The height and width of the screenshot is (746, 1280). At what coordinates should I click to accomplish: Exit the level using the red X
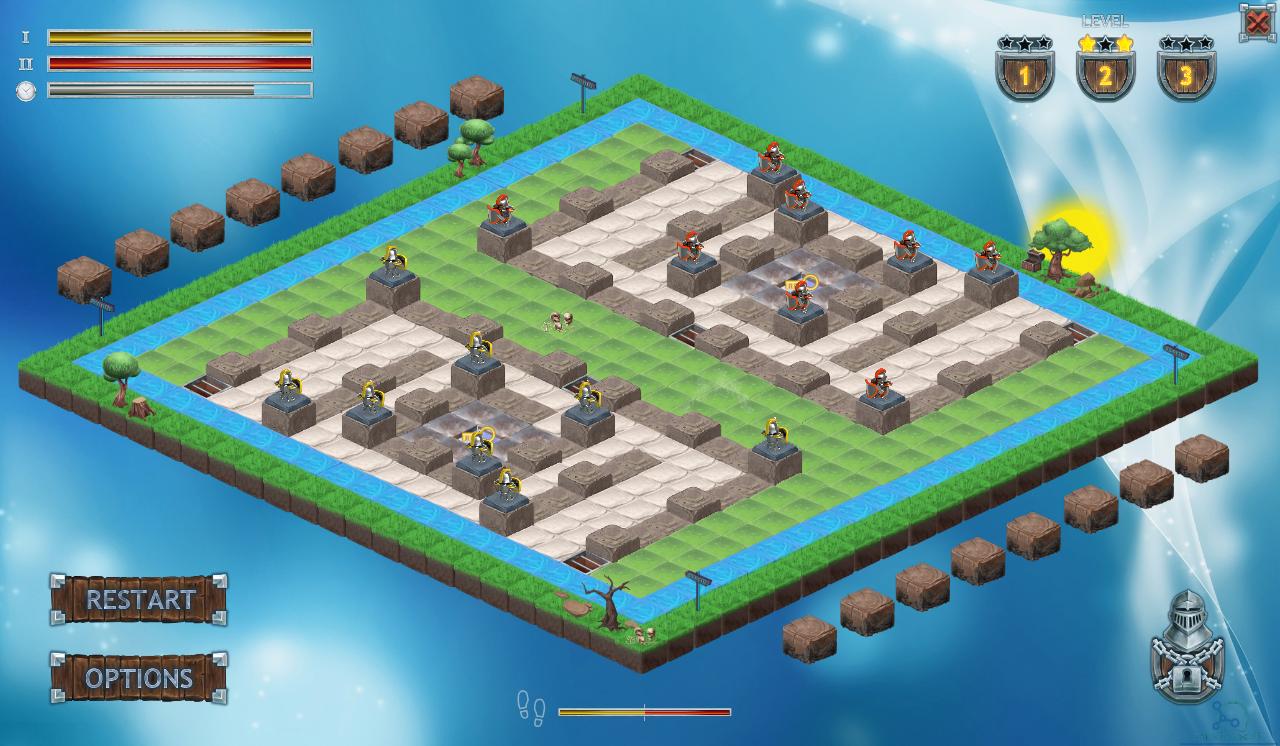click(x=1258, y=20)
